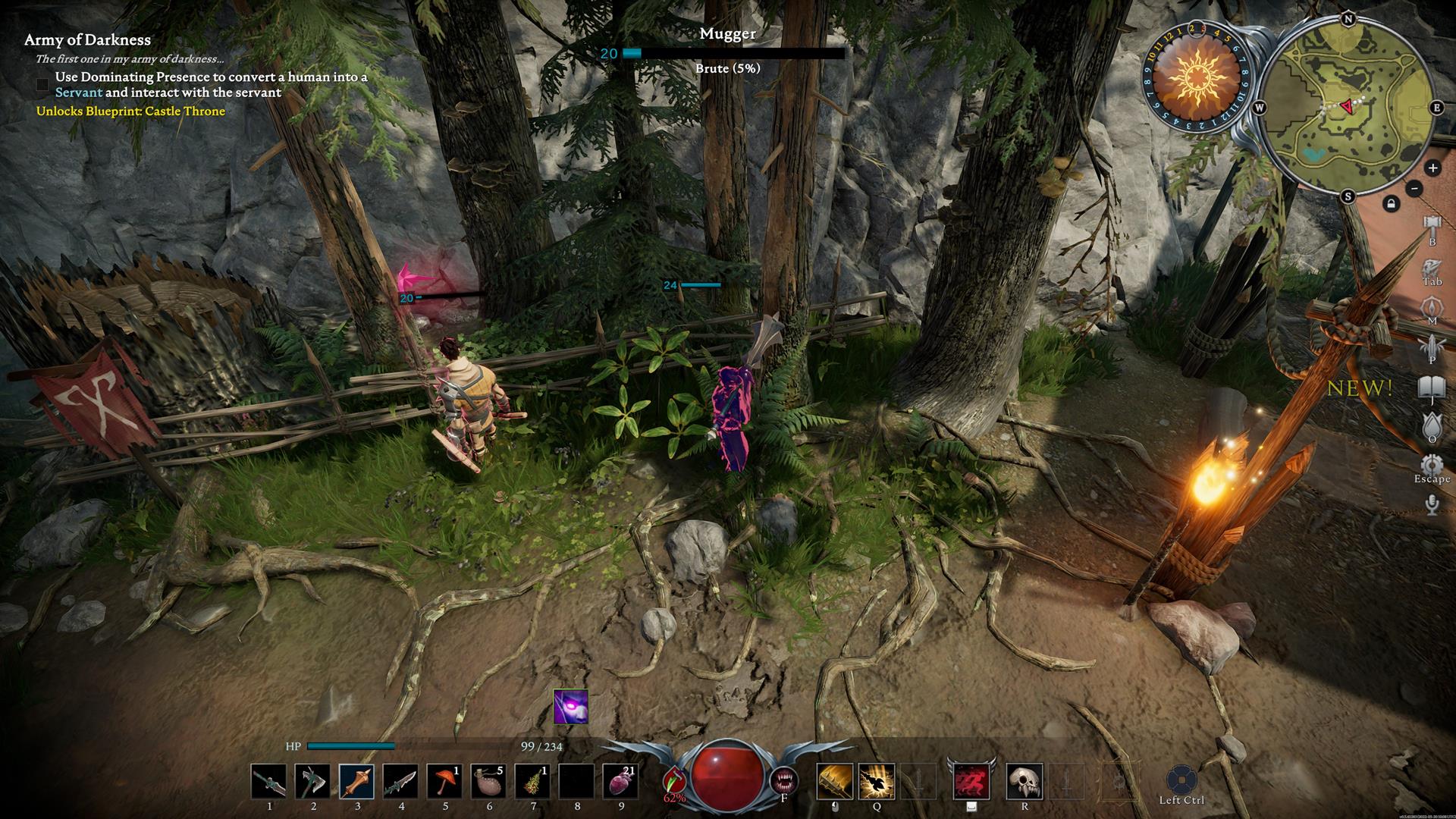
Task: Trigger the spiked mace primary attack icon
Action: (x=835, y=782)
